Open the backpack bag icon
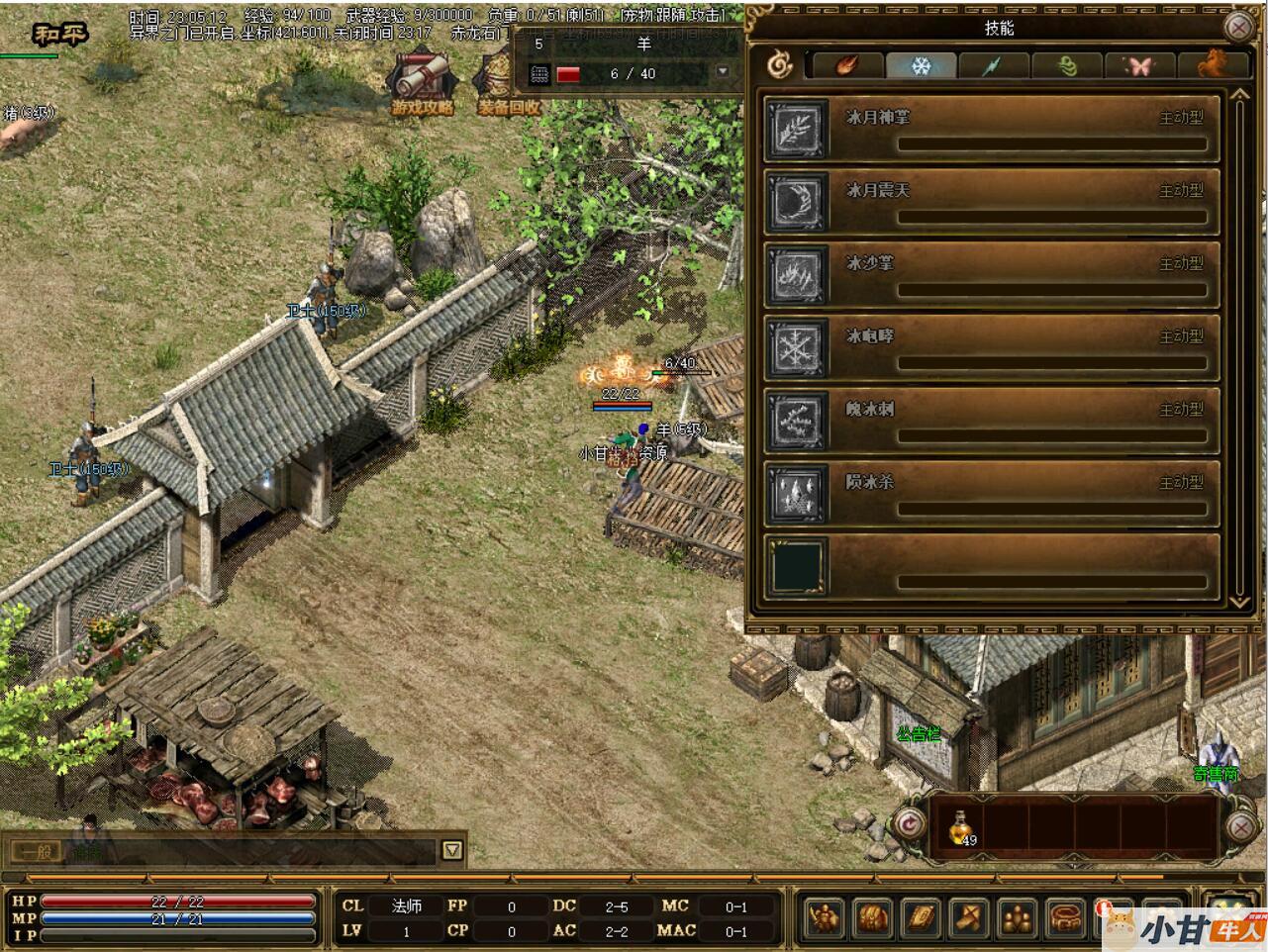The width and height of the screenshot is (1268, 952). point(872,917)
